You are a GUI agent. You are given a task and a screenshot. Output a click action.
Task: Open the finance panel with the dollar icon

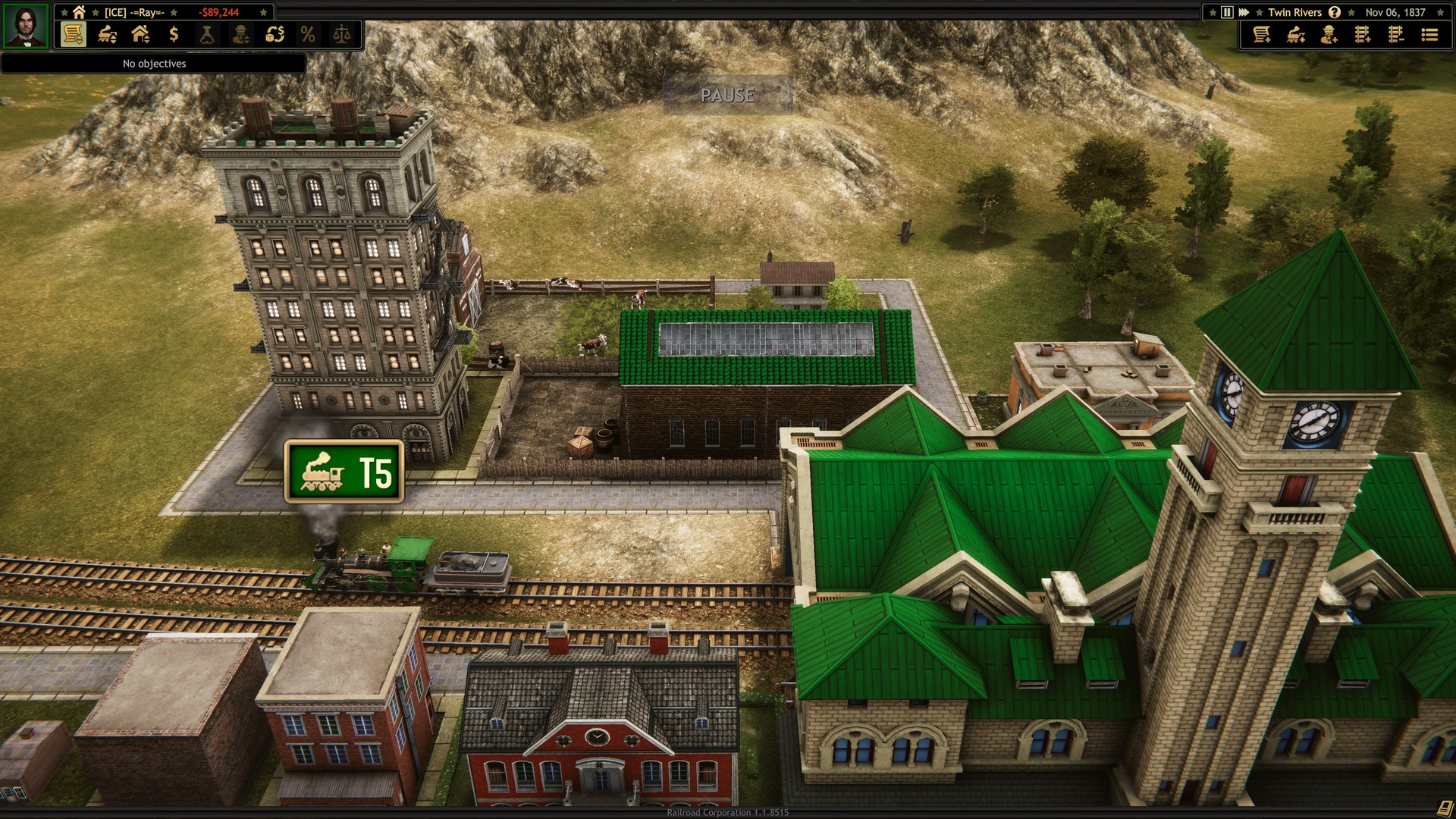pyautogui.click(x=173, y=34)
